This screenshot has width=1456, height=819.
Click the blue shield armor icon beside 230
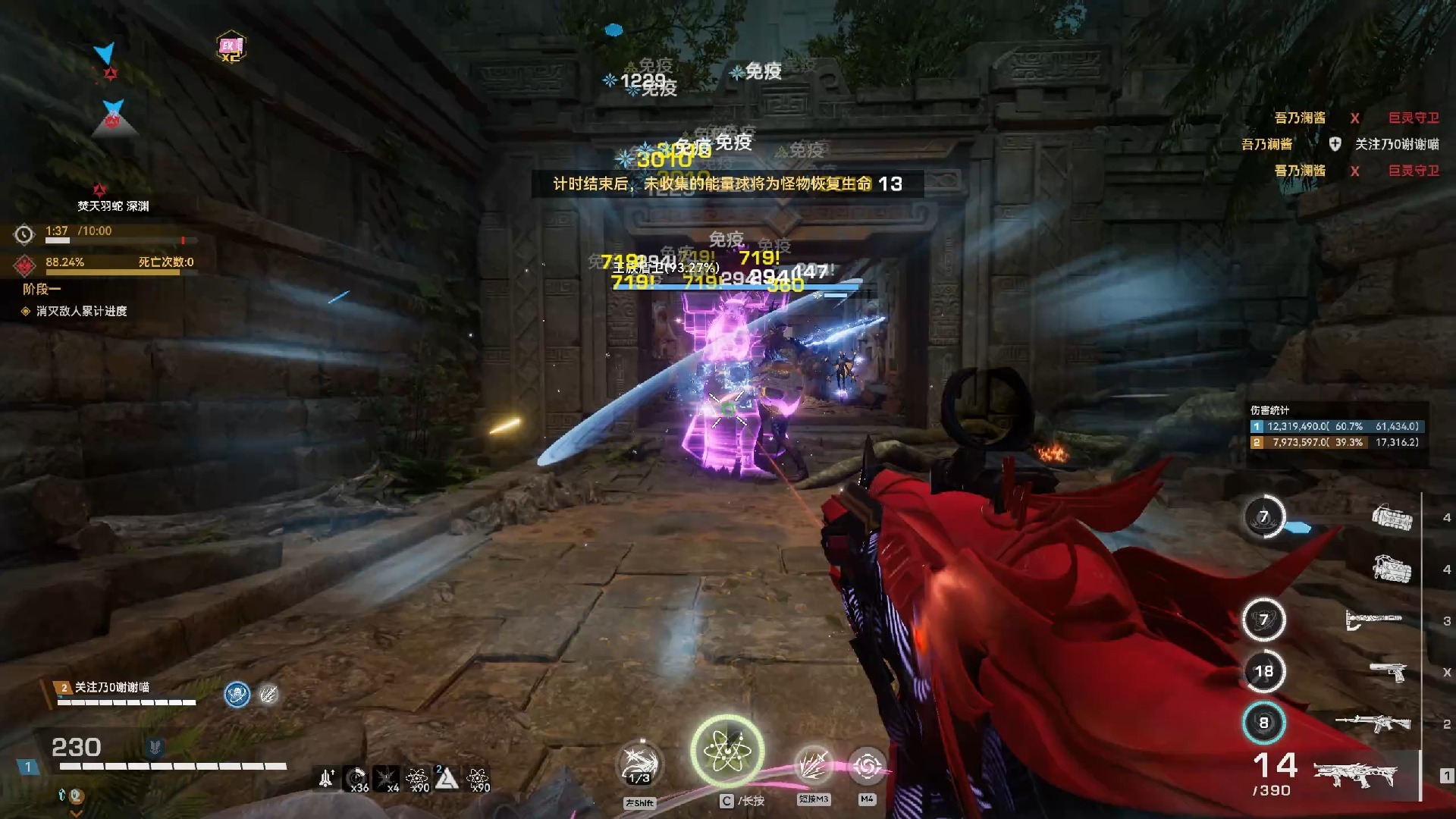pos(155,748)
